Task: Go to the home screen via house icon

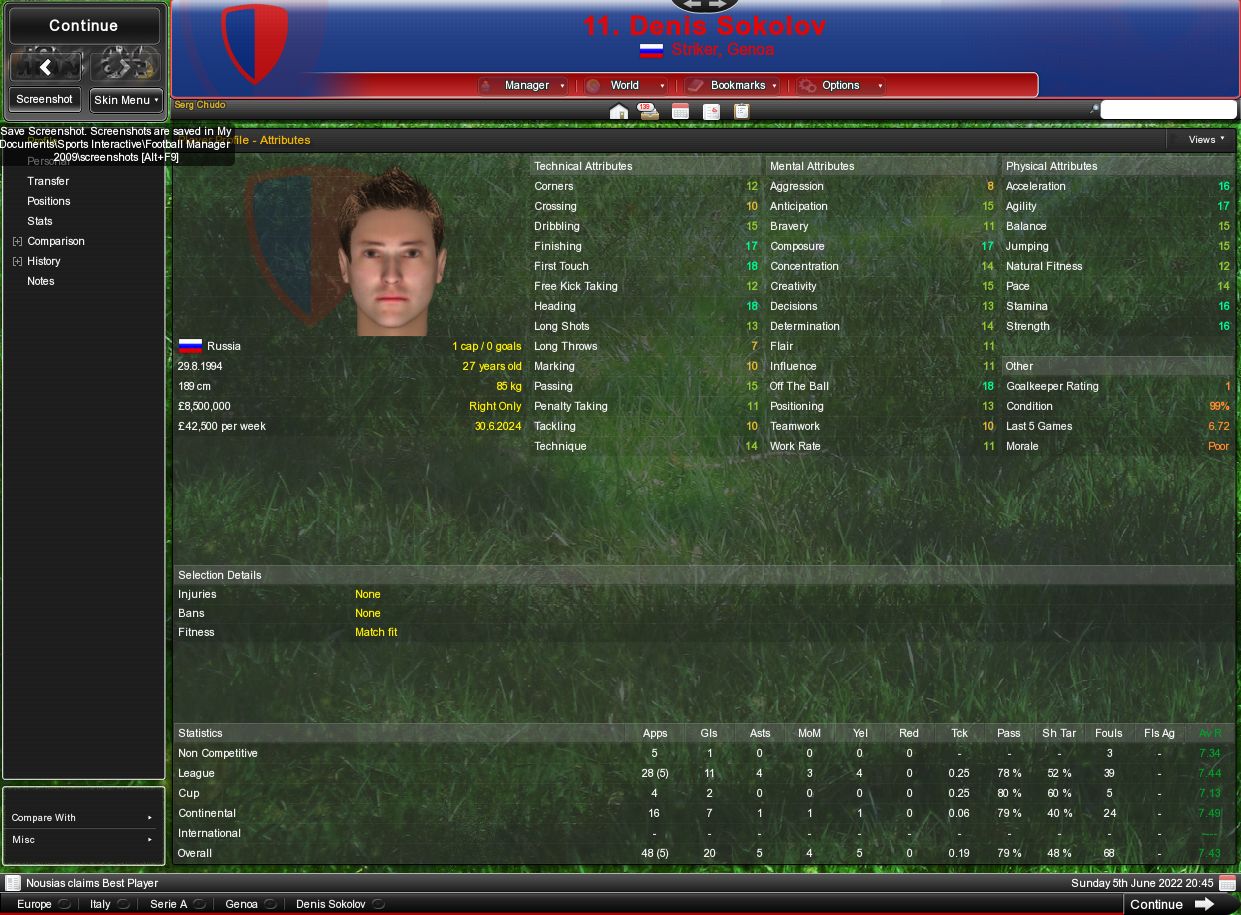Action: click(x=619, y=112)
